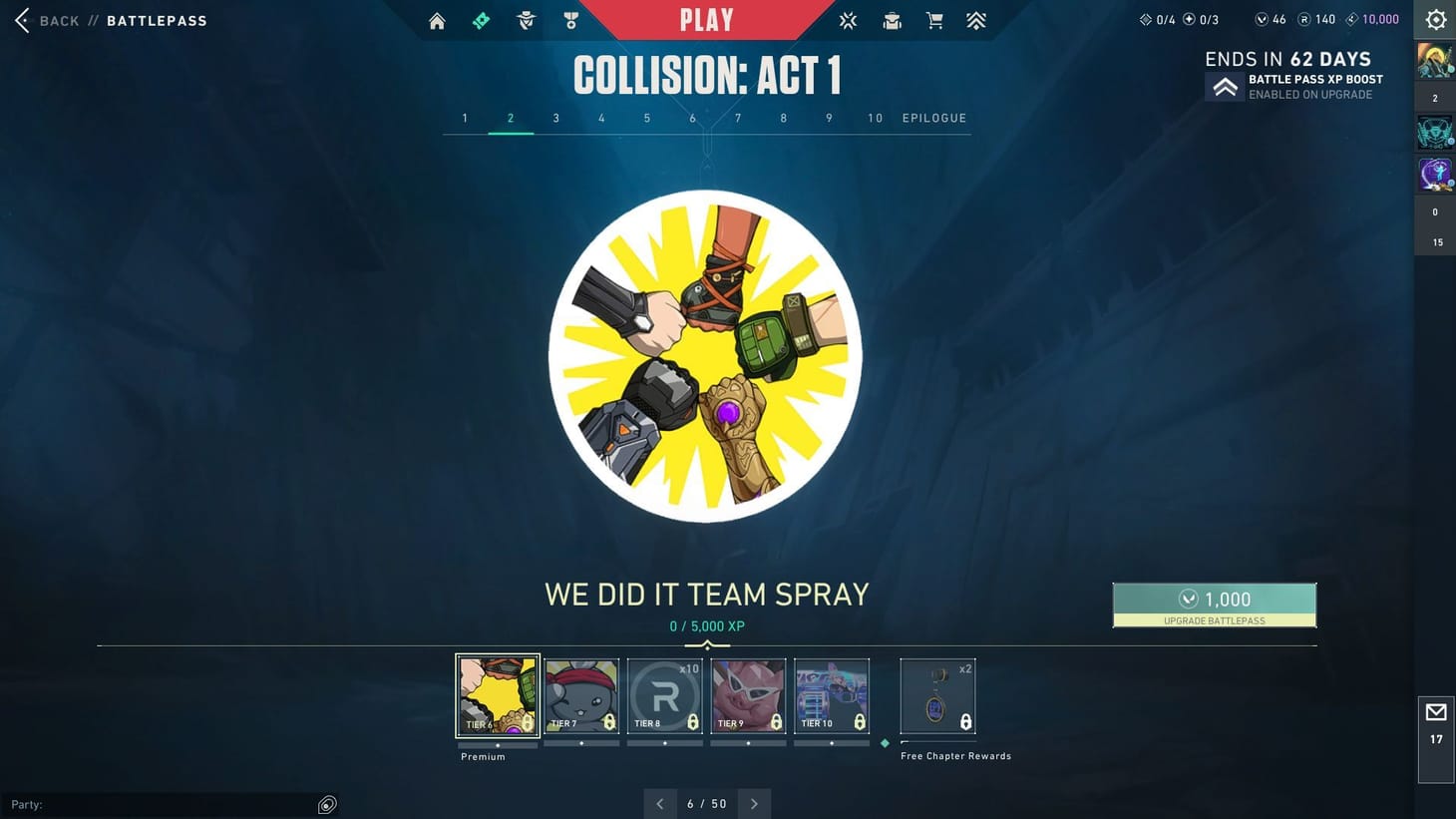Click the Battle Pass XP Boost chevron badge
1456x819 pixels.
coord(1225,86)
